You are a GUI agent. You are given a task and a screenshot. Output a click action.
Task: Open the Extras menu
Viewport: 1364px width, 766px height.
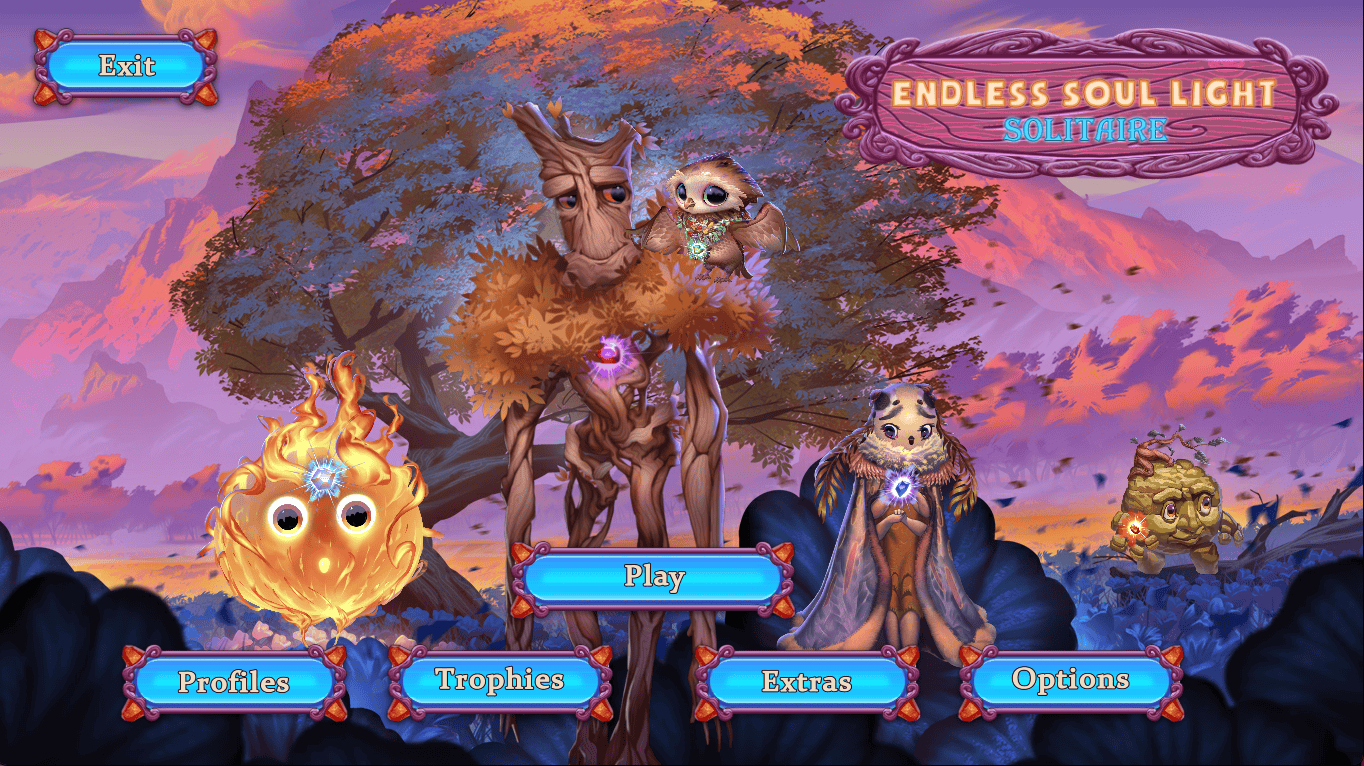806,682
